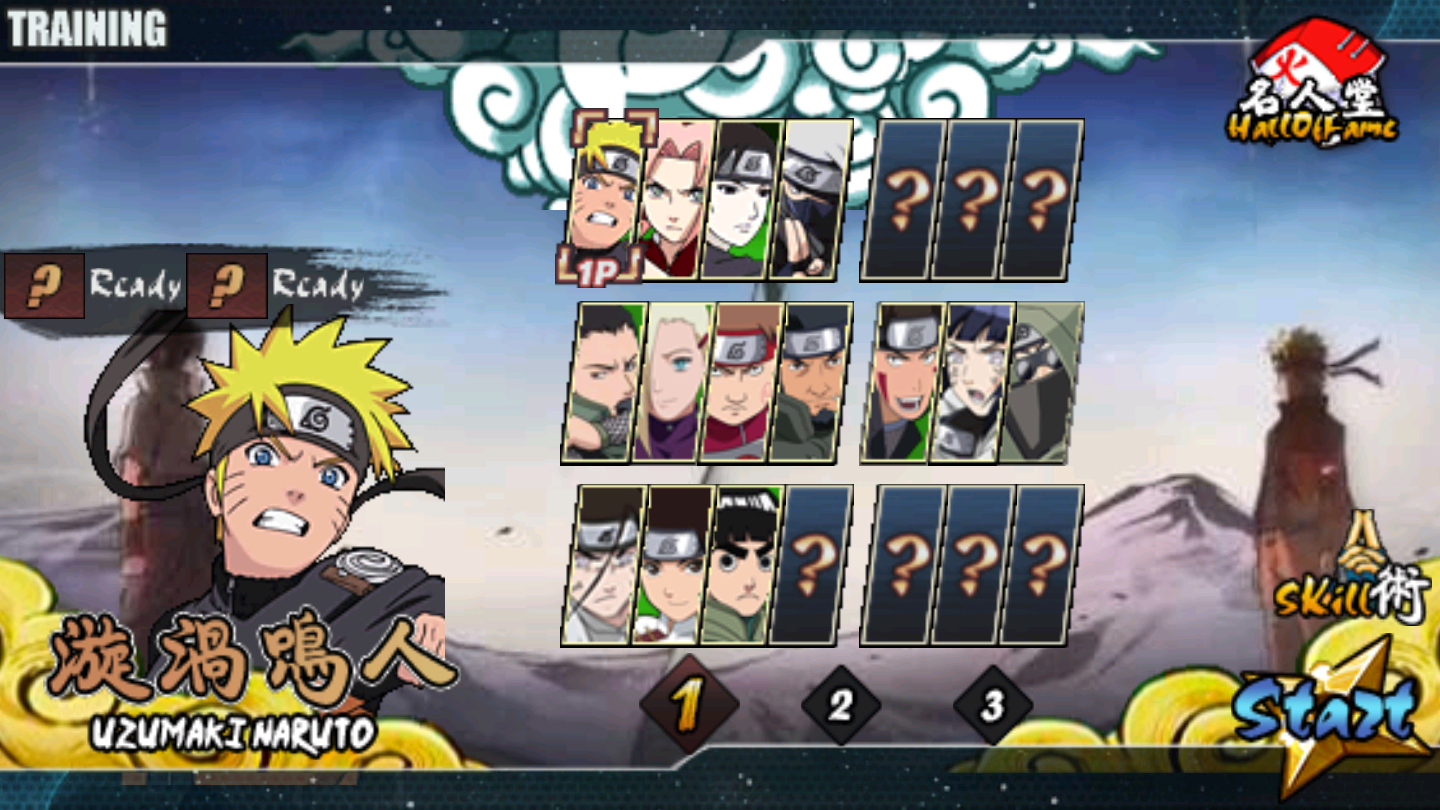The width and height of the screenshot is (1440, 810).
Task: Pick Choji in red armor
Action: pyautogui.click(x=741, y=382)
